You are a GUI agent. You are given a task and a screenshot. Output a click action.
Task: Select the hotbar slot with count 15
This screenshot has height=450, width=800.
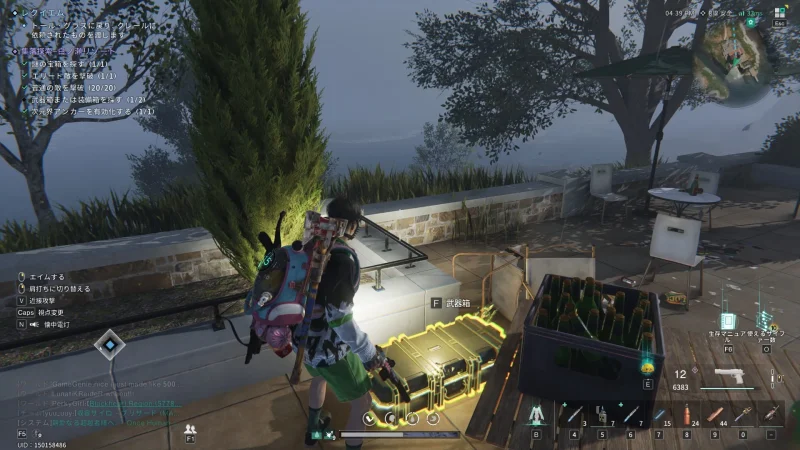(x=659, y=413)
